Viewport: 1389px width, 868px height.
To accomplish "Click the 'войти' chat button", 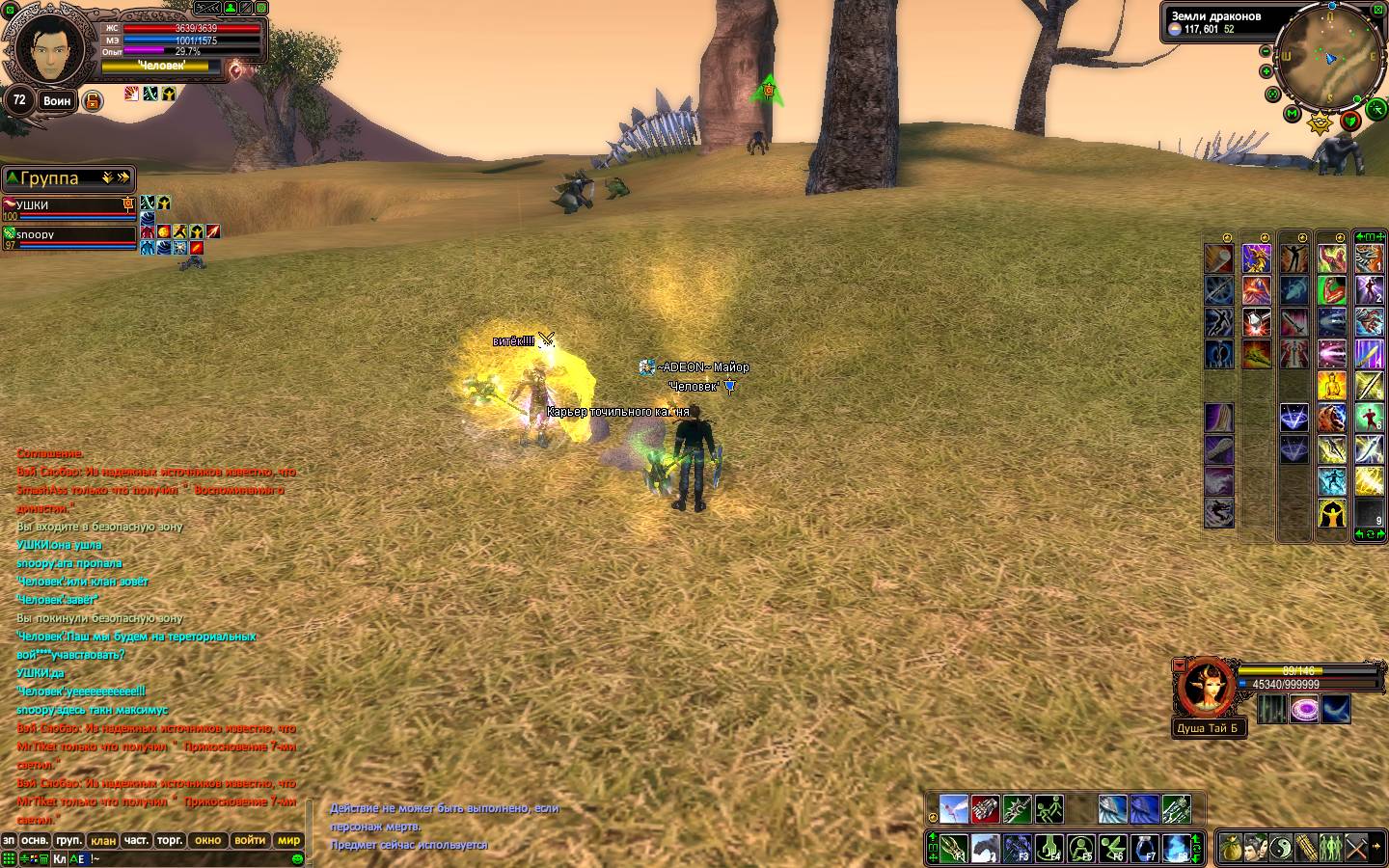I will [250, 840].
